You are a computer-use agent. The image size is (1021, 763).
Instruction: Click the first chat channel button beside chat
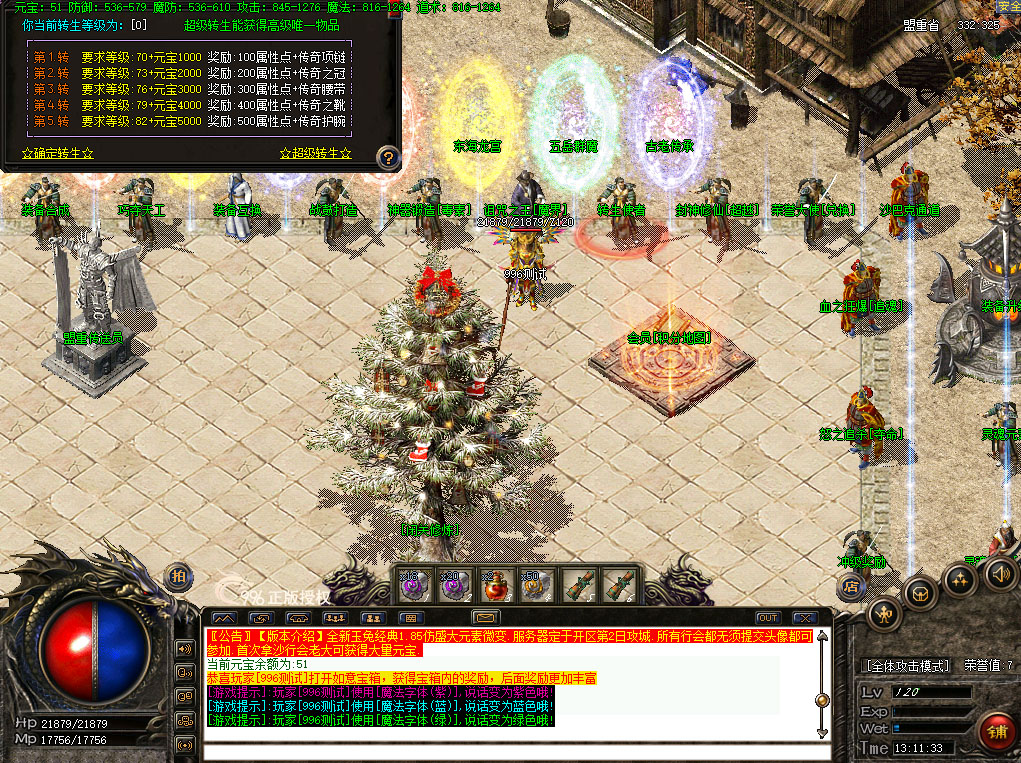point(185,648)
